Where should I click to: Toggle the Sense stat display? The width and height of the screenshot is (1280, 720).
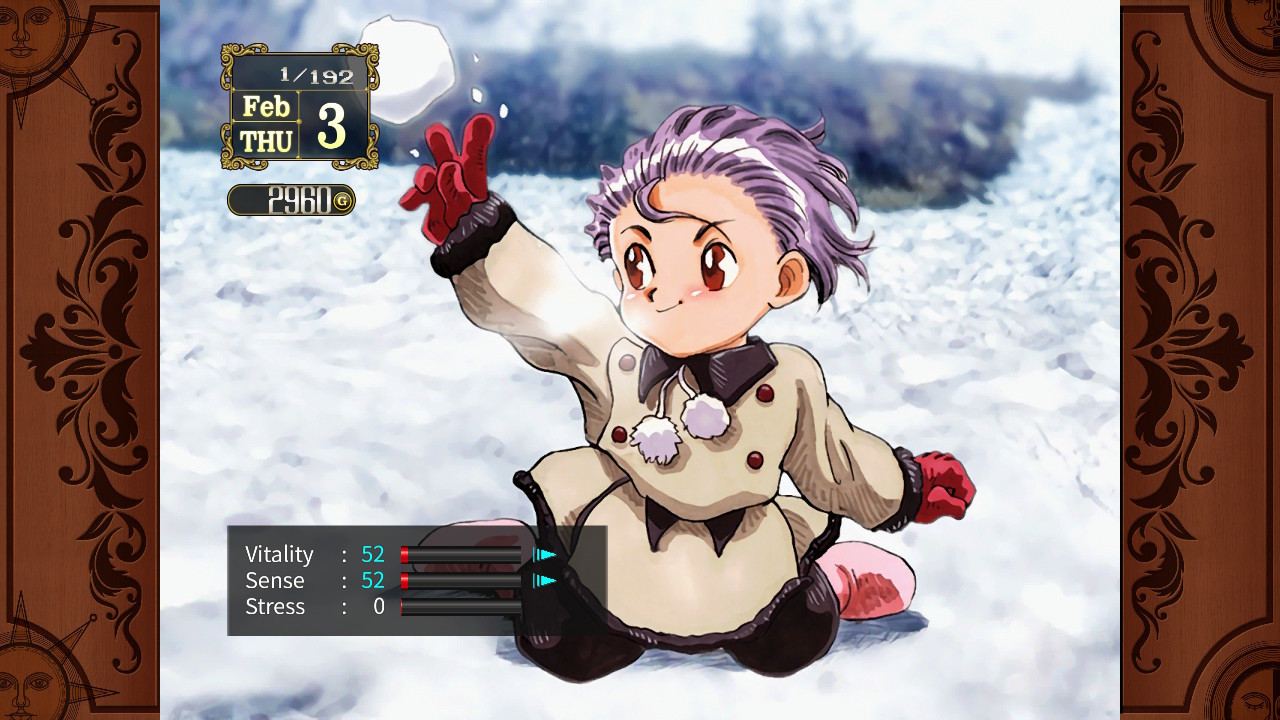click(x=275, y=580)
